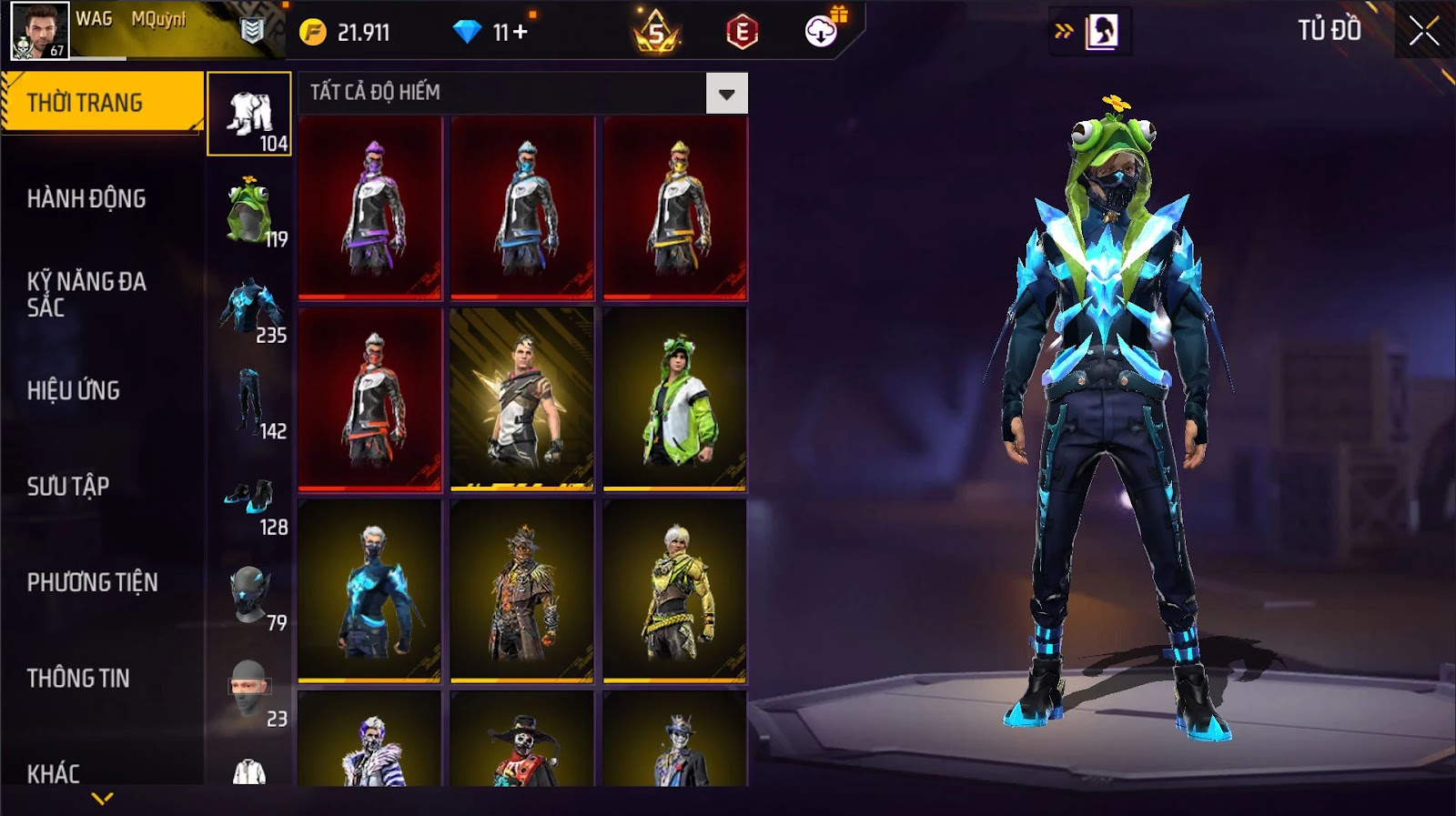Go to the SƯU TẬP section
The height and width of the screenshot is (816, 1456).
[x=68, y=486]
